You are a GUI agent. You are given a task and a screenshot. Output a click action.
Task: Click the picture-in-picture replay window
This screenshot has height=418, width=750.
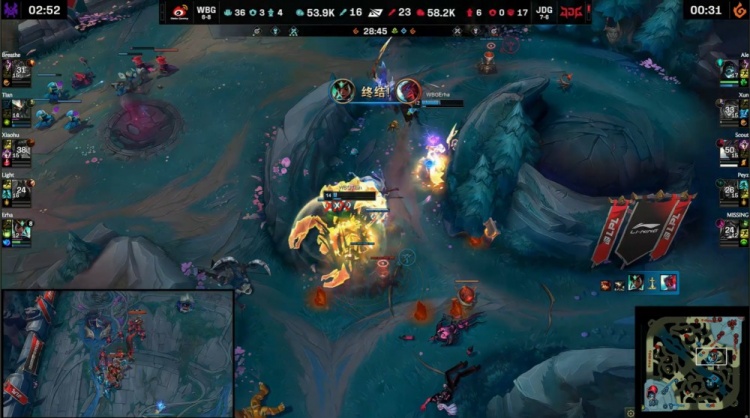tap(118, 353)
